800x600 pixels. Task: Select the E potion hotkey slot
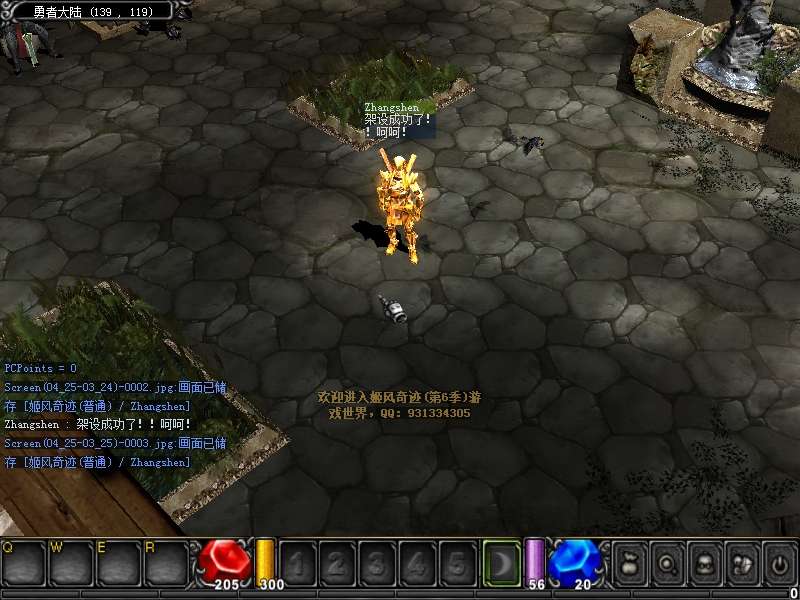point(117,563)
